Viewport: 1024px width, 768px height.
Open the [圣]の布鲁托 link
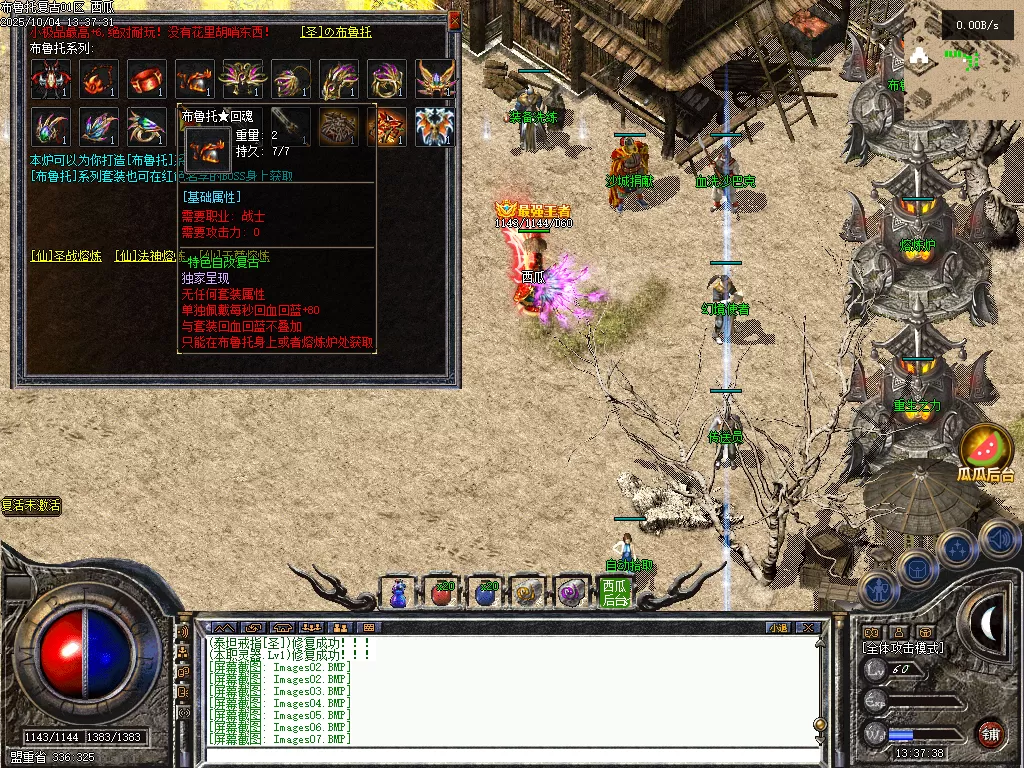tap(336, 32)
